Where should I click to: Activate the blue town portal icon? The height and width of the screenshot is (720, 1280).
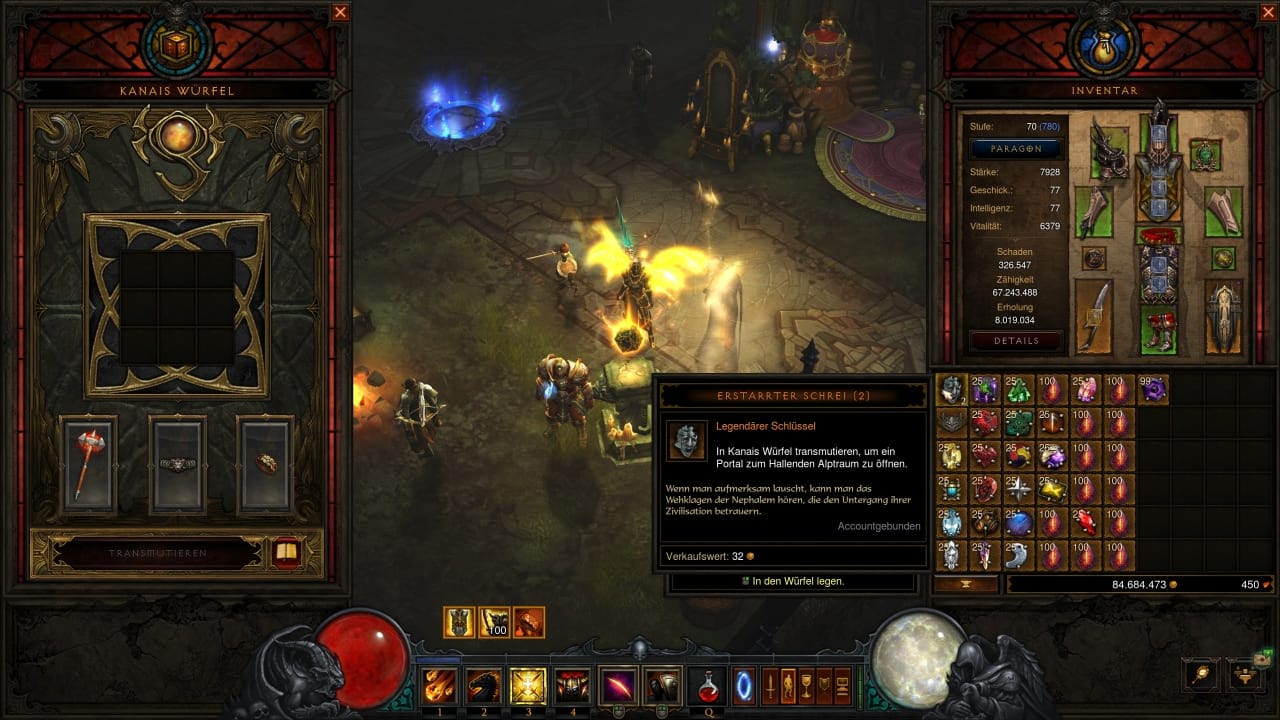744,685
